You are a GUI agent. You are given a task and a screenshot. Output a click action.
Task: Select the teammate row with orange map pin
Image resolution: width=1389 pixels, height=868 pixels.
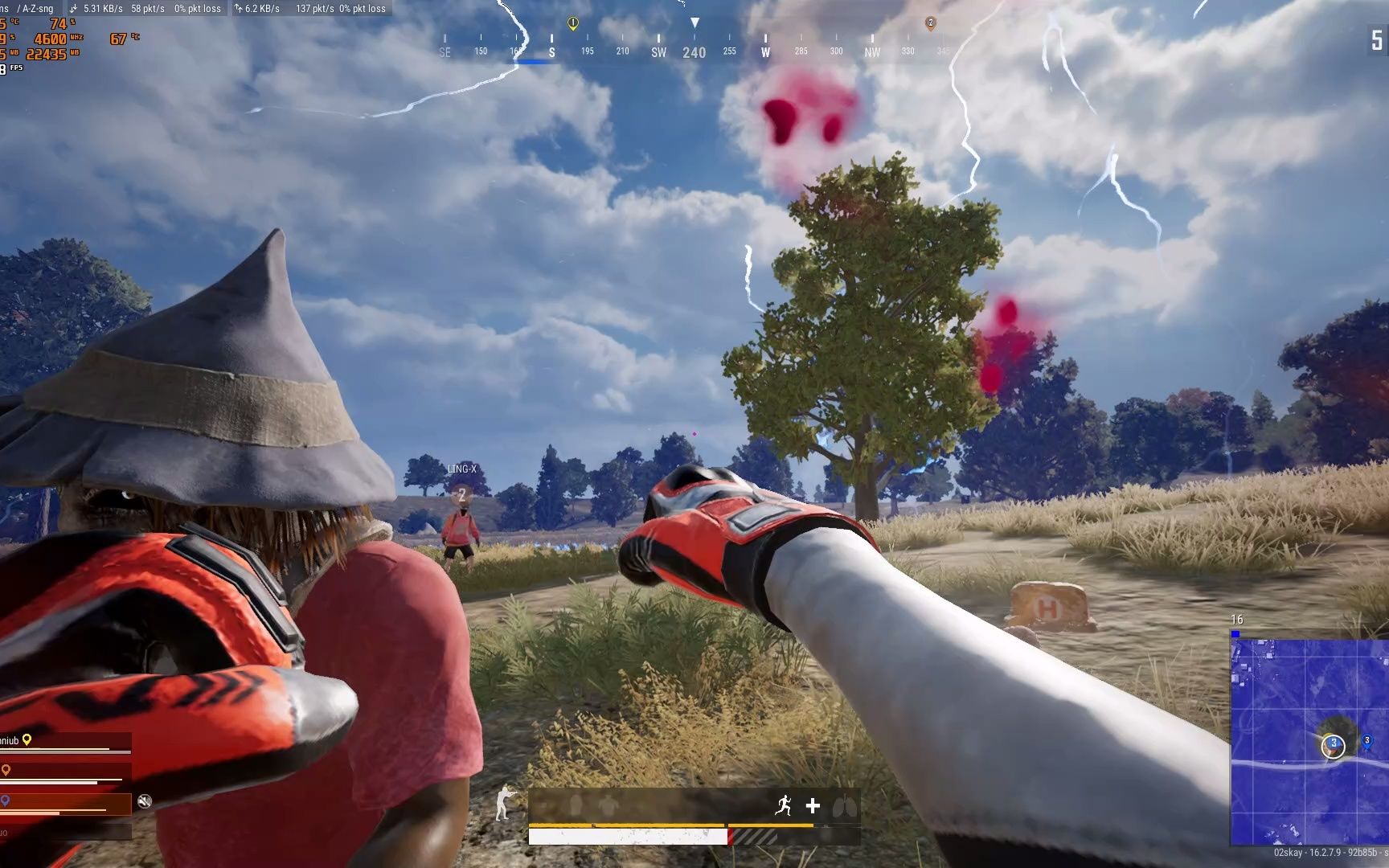[64, 772]
